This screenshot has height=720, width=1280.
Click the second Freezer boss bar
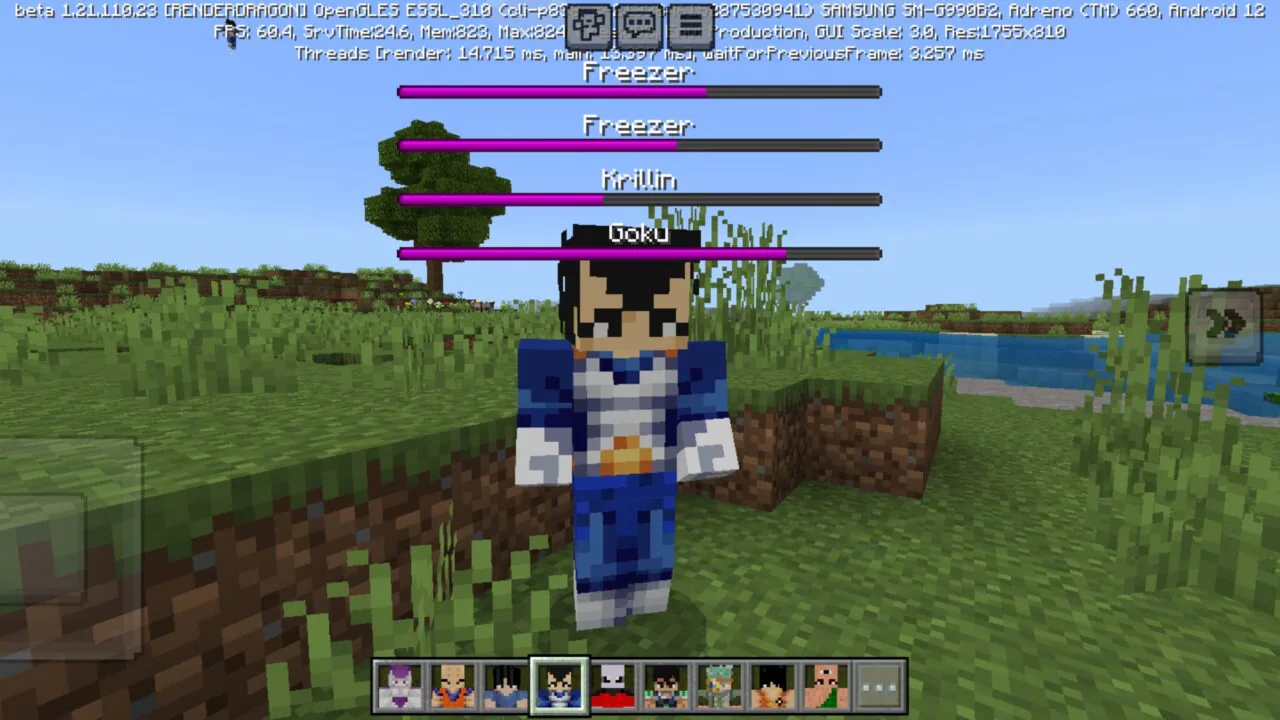(x=639, y=144)
